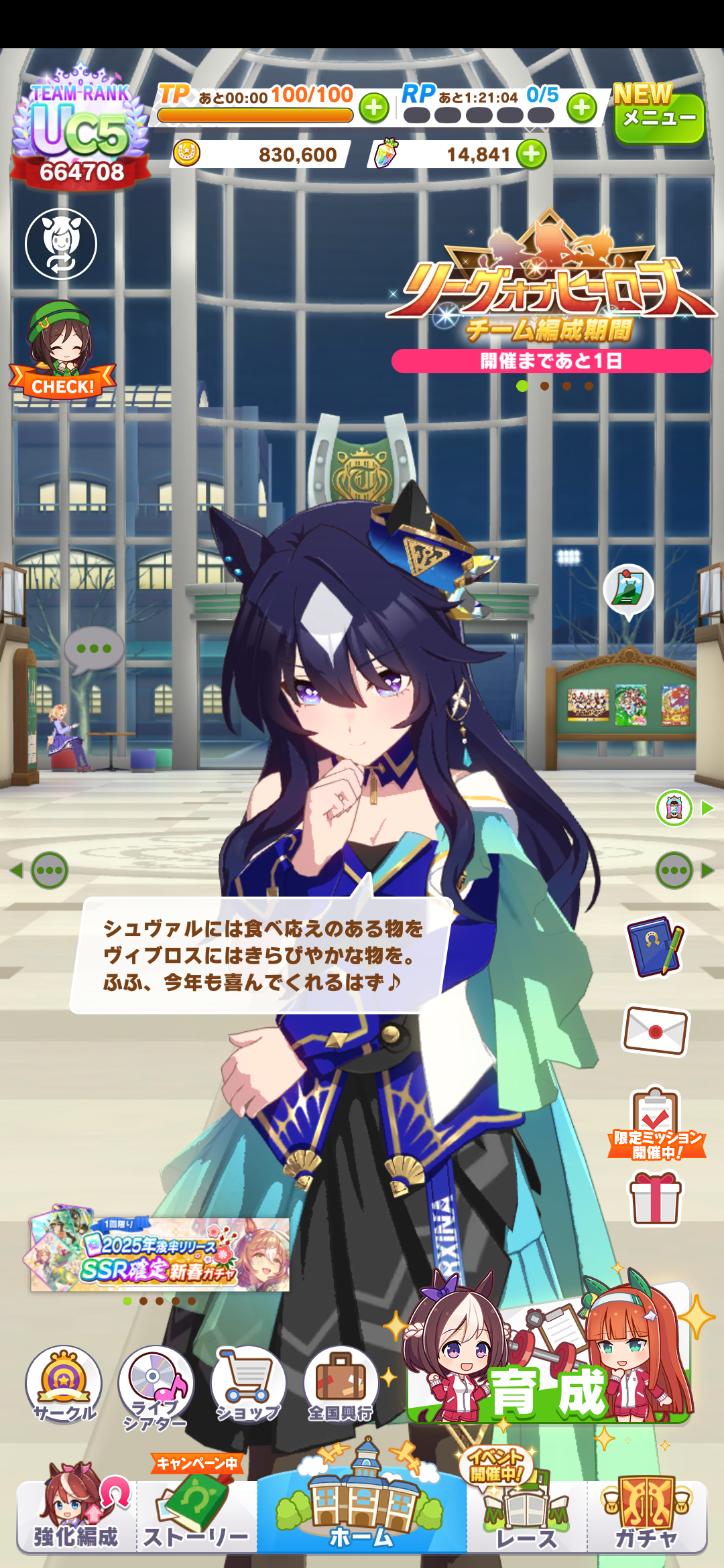Viewport: 724px width, 1568px height.
Task: Open the サークル circle menu
Action: click(x=64, y=1383)
